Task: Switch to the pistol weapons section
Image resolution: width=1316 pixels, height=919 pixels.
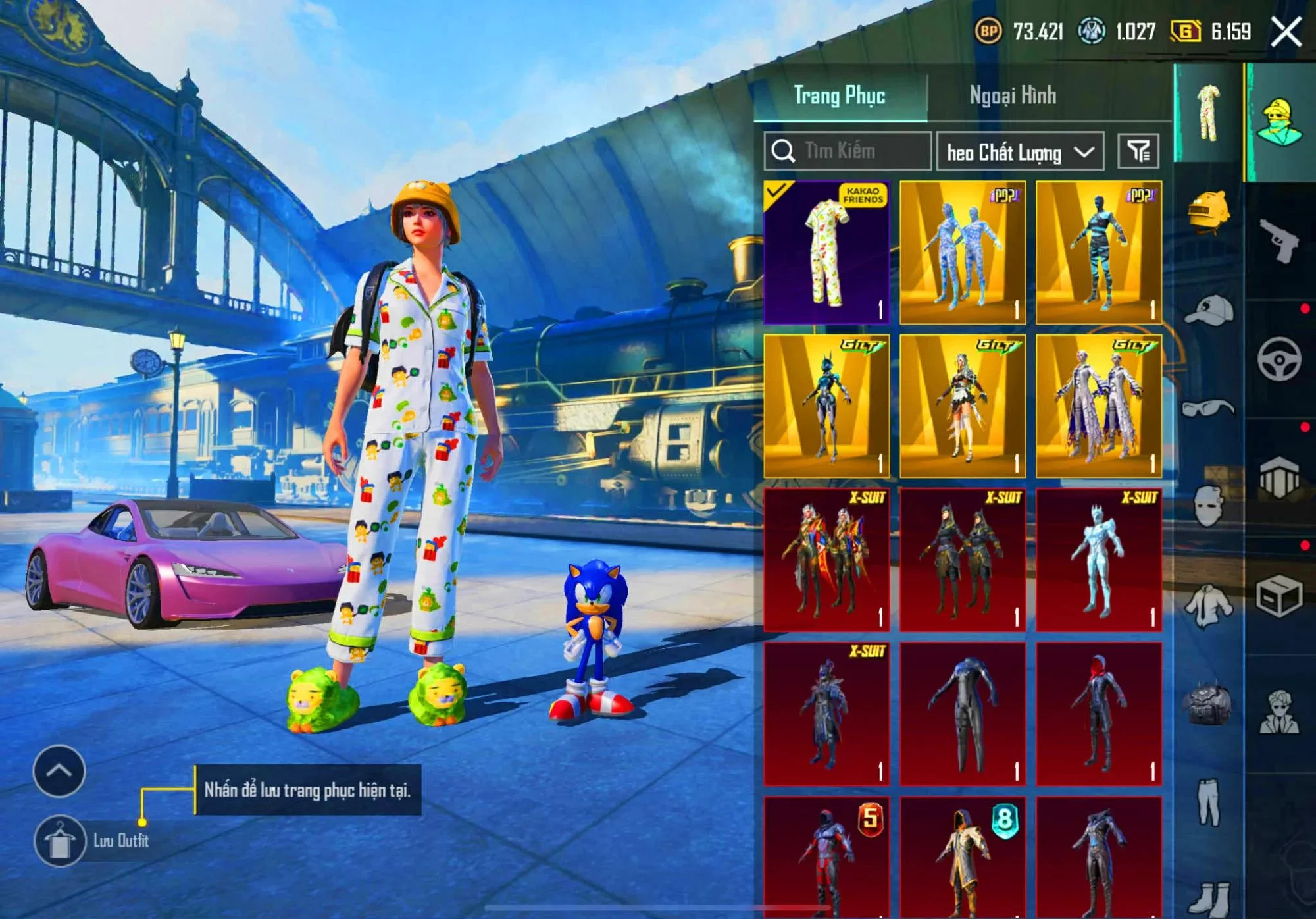Action: 1279,240
